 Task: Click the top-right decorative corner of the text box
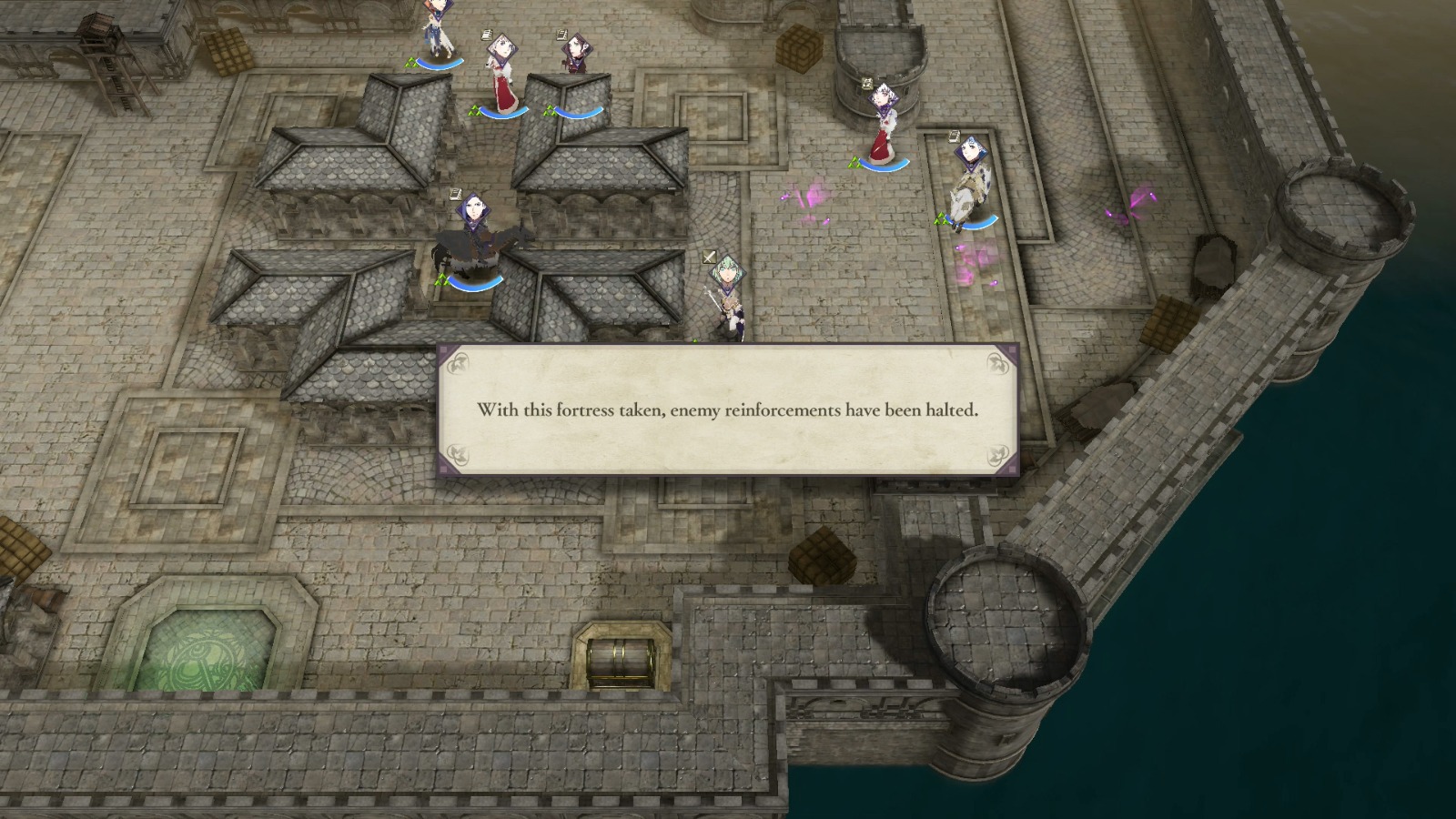tap(999, 362)
